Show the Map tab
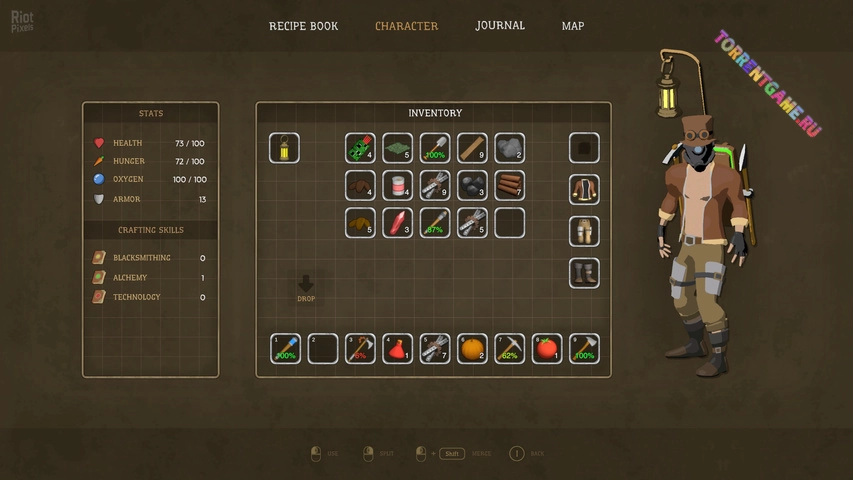Viewport: 853px width, 480px height. (573, 26)
